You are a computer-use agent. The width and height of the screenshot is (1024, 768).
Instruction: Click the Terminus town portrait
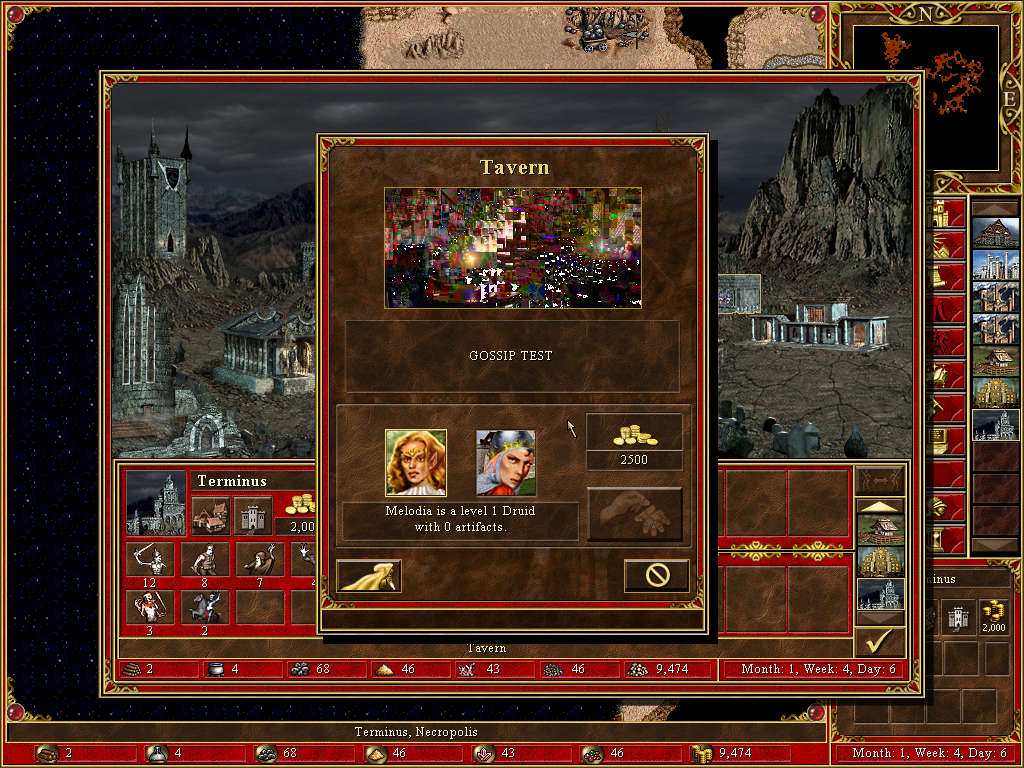point(156,503)
